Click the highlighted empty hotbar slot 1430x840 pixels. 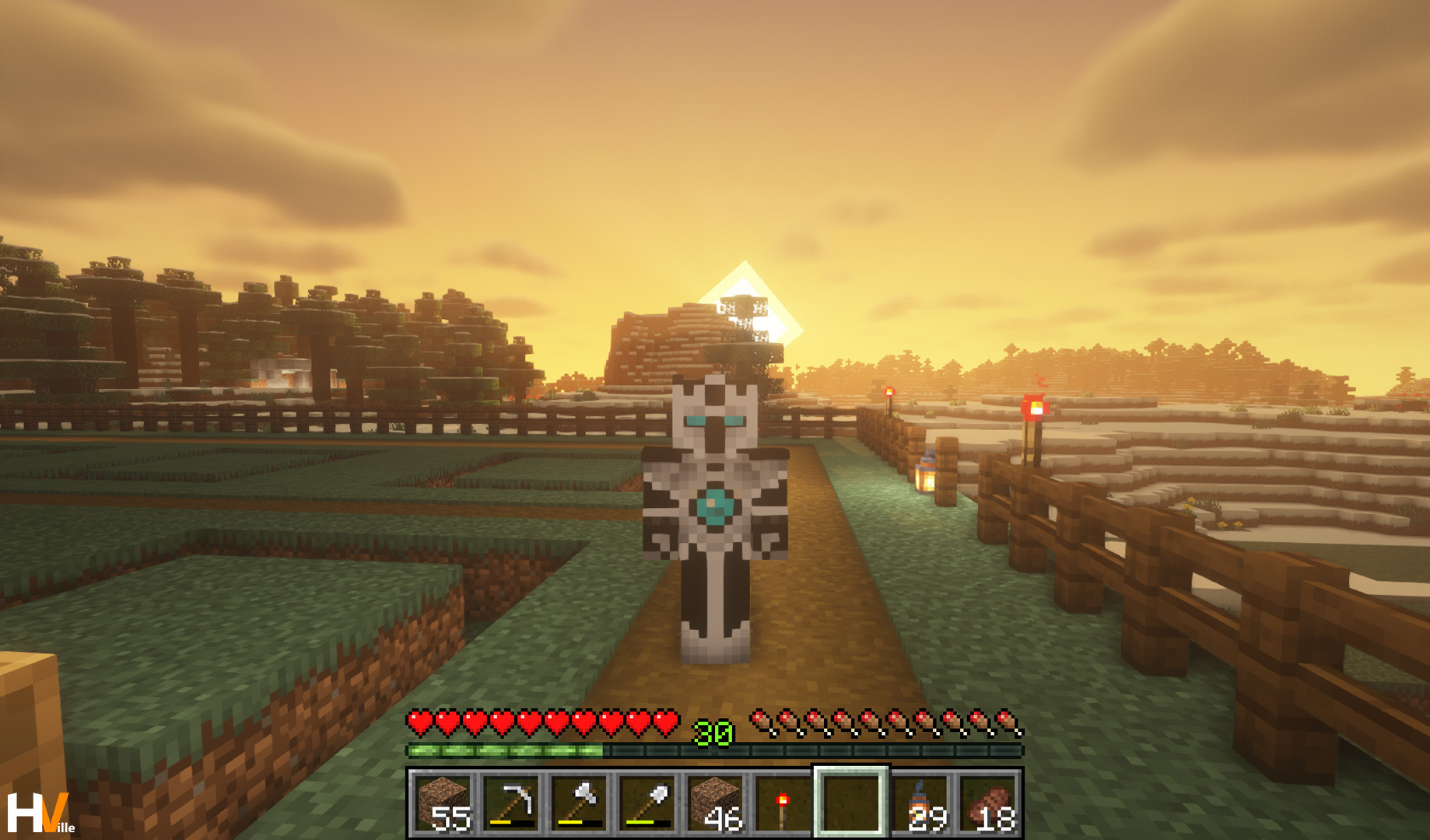851,803
